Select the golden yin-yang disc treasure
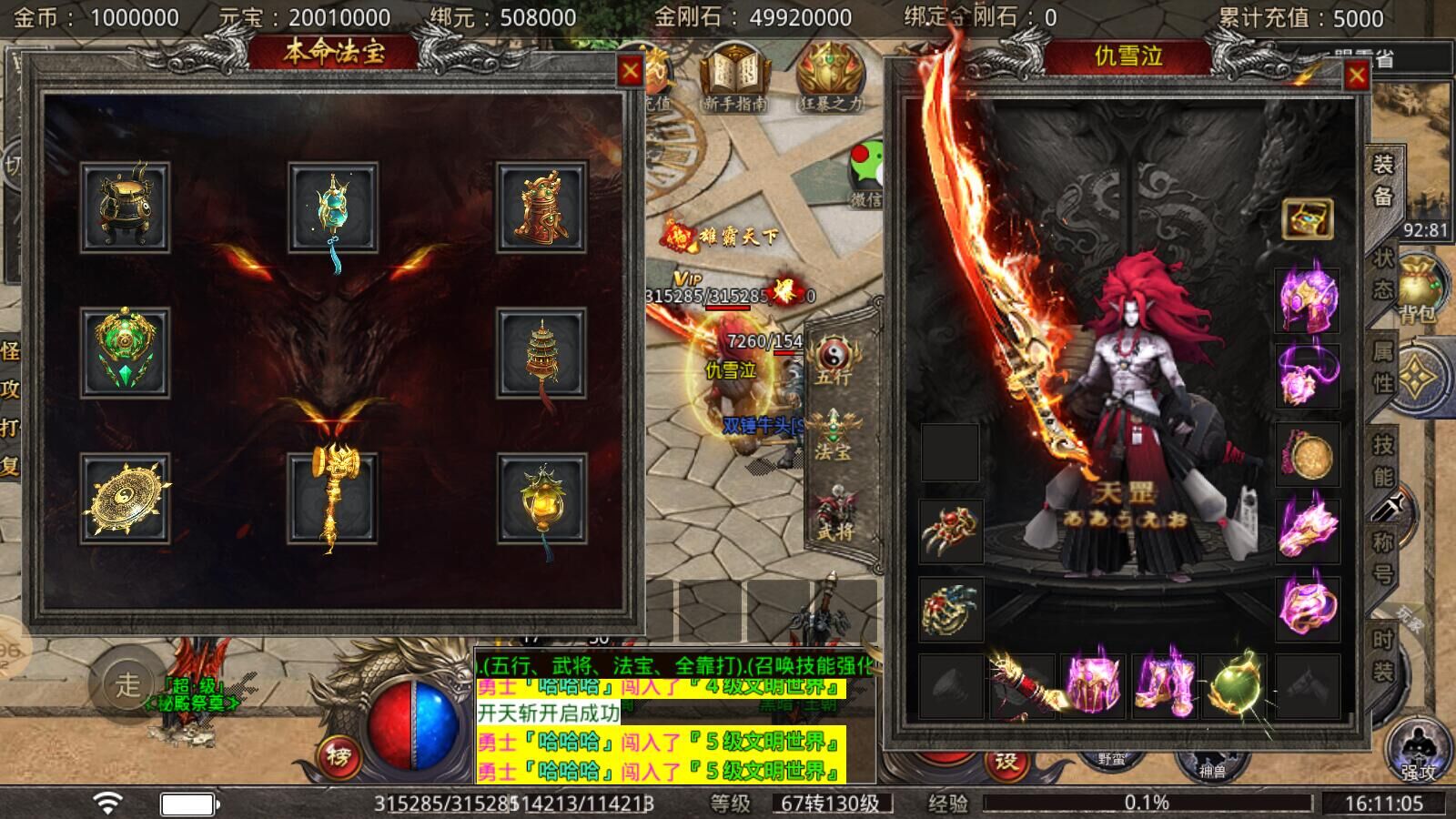 coord(125,498)
